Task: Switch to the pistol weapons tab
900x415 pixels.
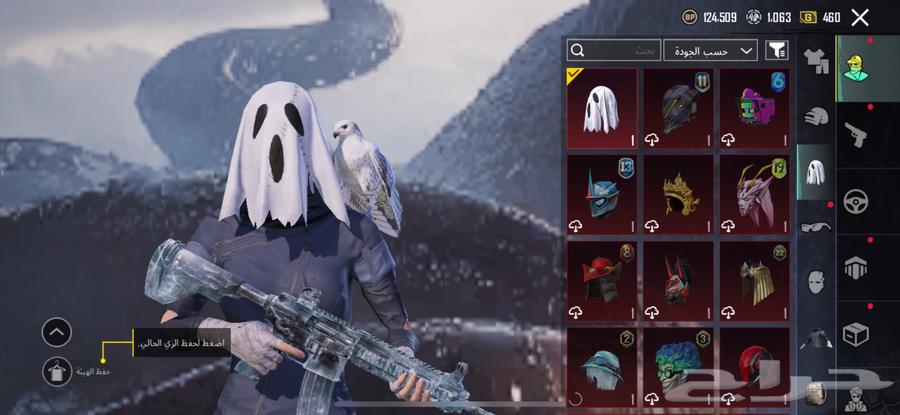Action: [x=856, y=132]
